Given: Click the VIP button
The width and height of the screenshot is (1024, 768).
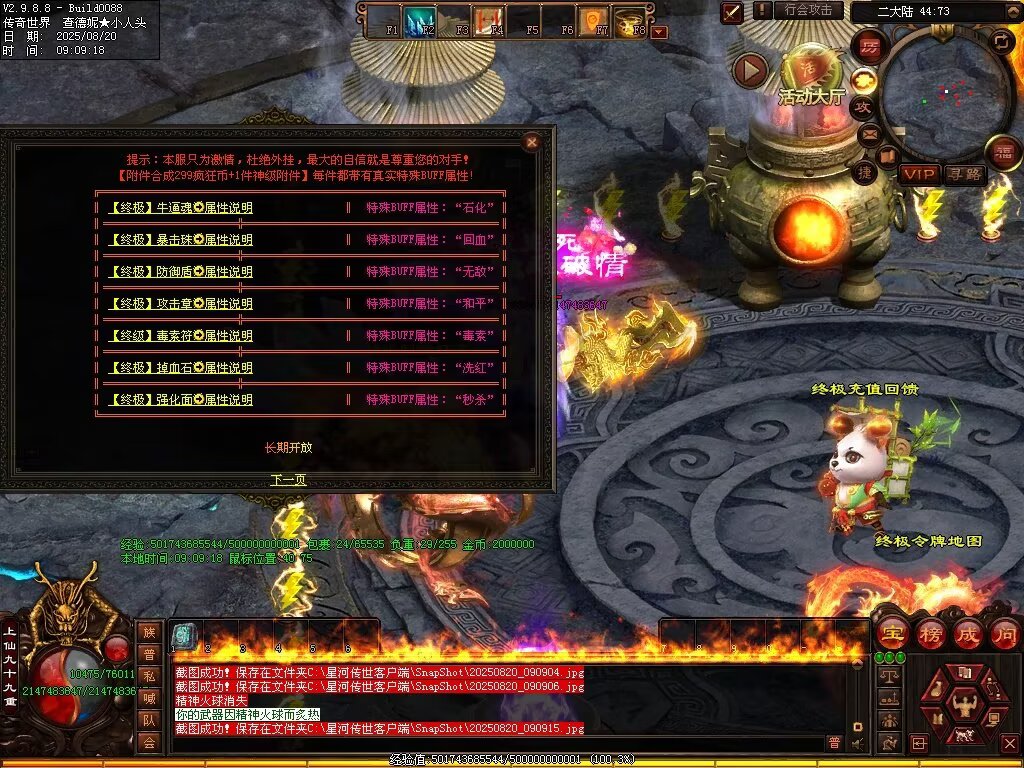Looking at the screenshot, I should (x=918, y=174).
